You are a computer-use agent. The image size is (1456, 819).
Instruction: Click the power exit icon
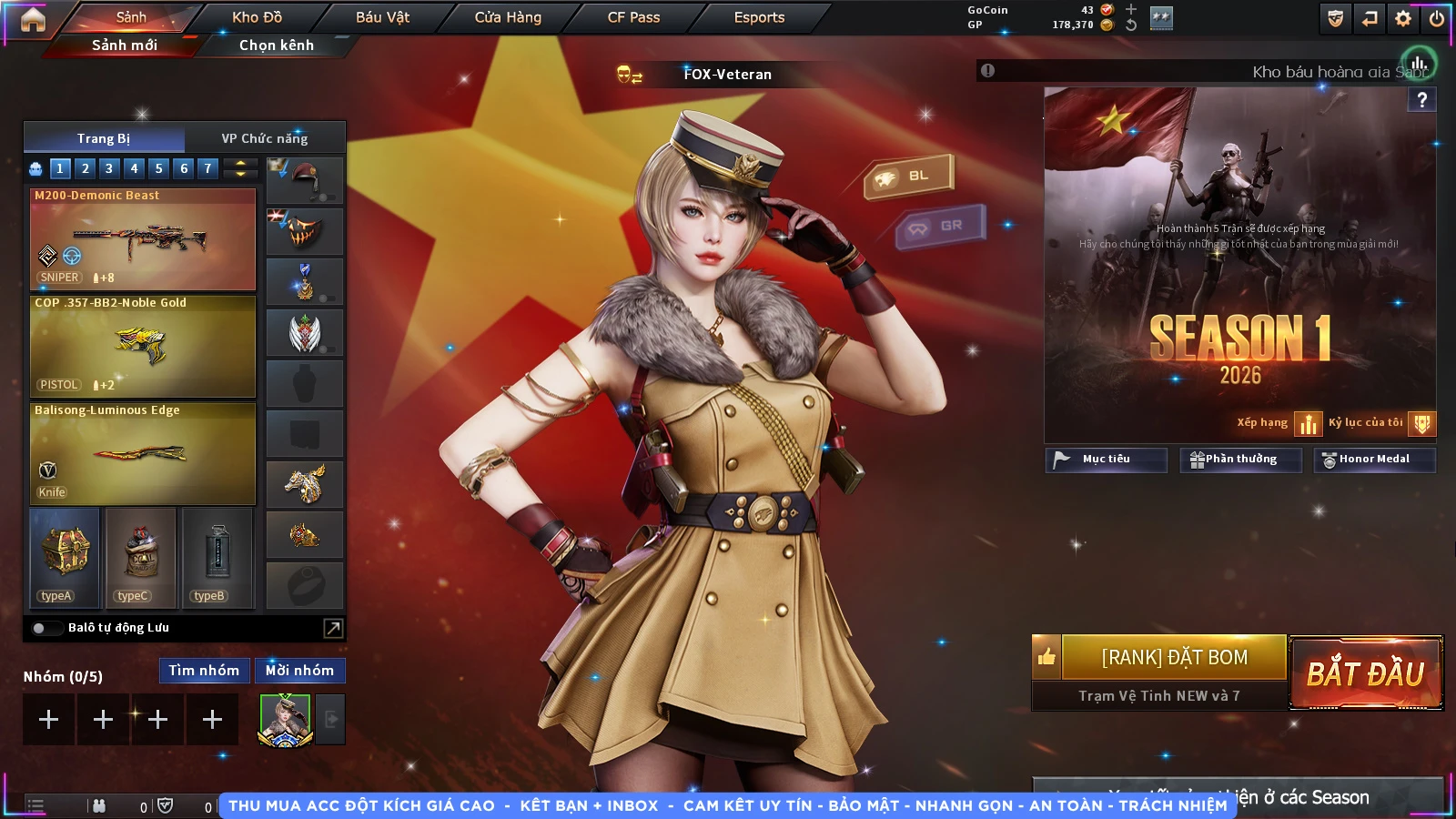[1437, 18]
